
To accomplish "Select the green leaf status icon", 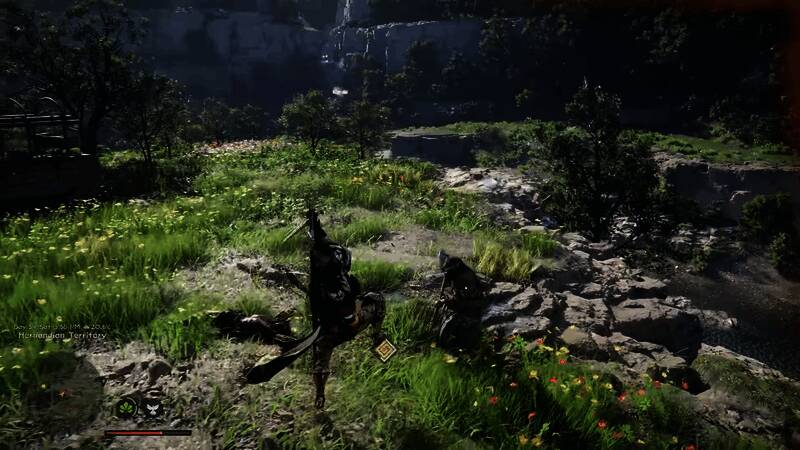I will click(x=127, y=407).
